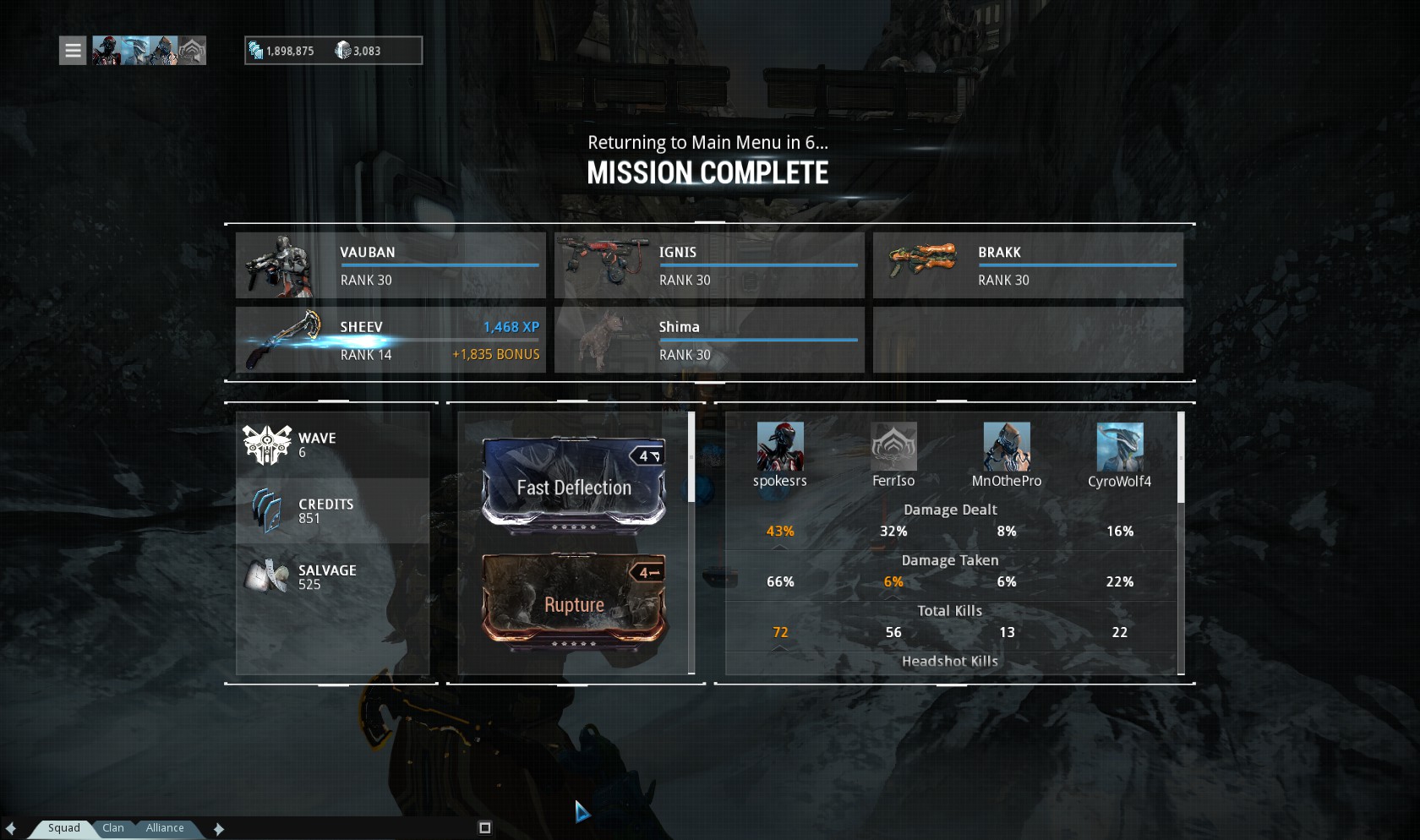Click the chat pop-out square button

tap(485, 828)
